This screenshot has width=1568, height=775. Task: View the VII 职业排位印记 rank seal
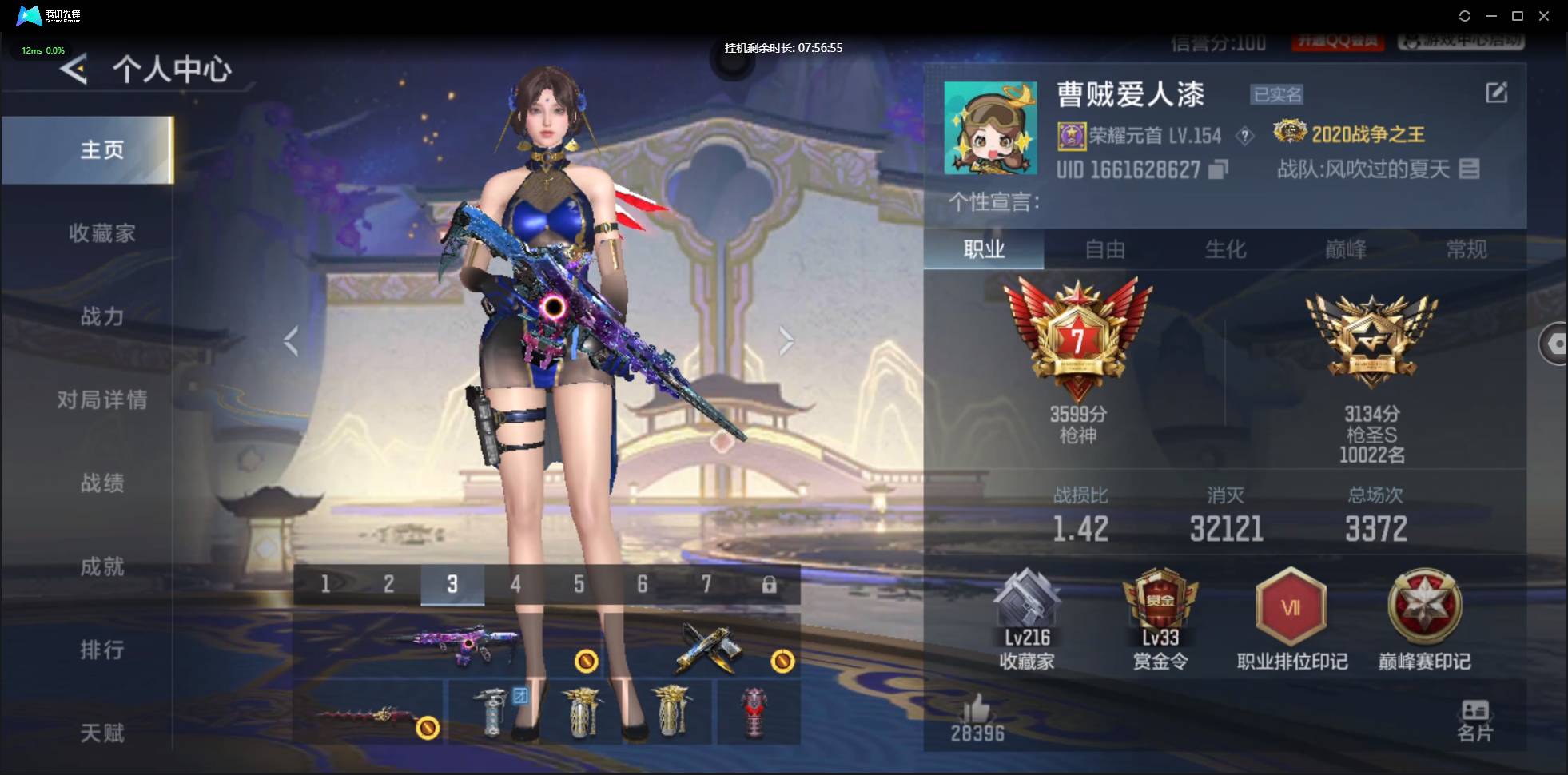pyautogui.click(x=1291, y=607)
